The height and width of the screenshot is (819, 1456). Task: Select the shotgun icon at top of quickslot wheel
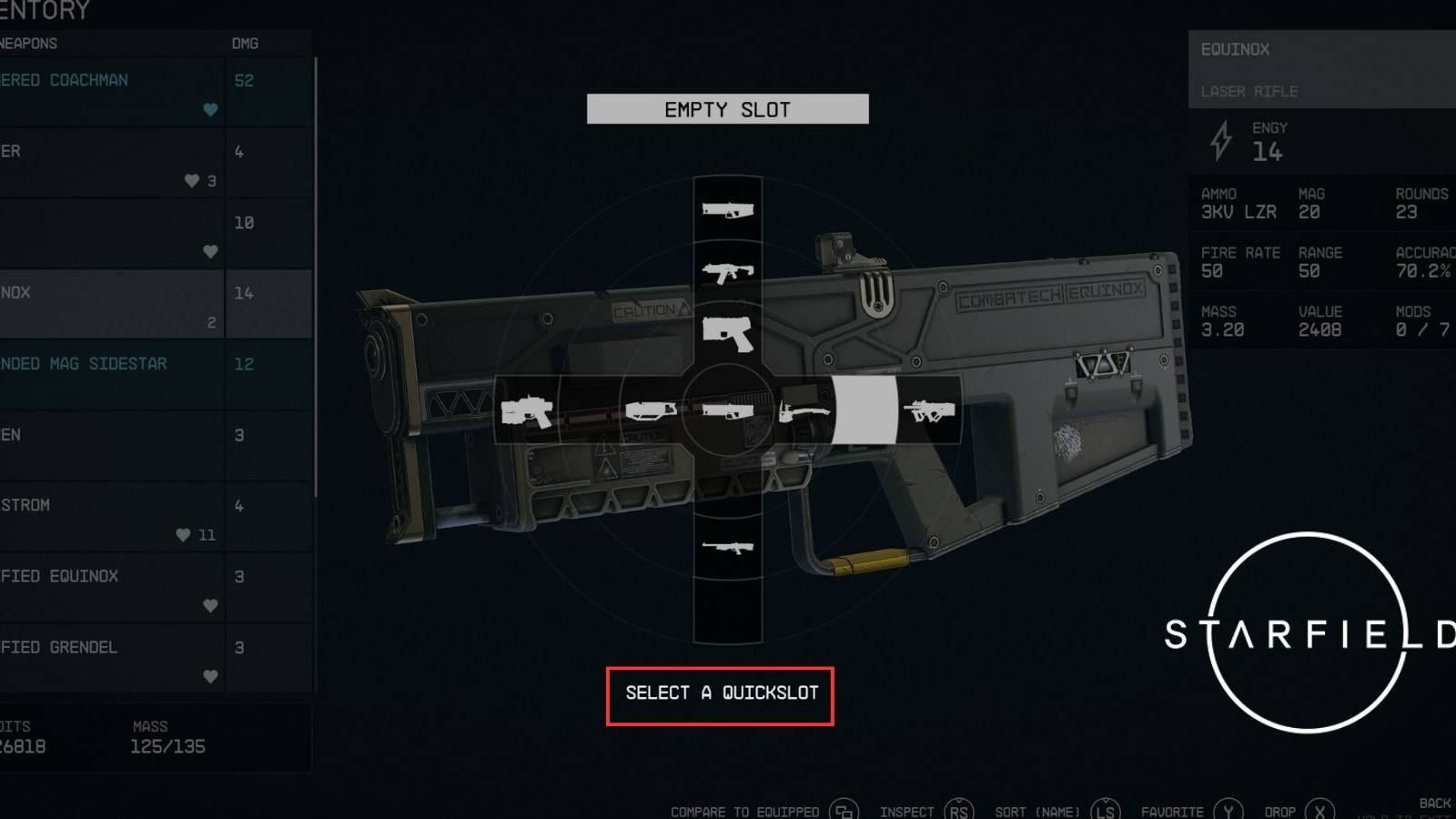pyautogui.click(x=727, y=209)
